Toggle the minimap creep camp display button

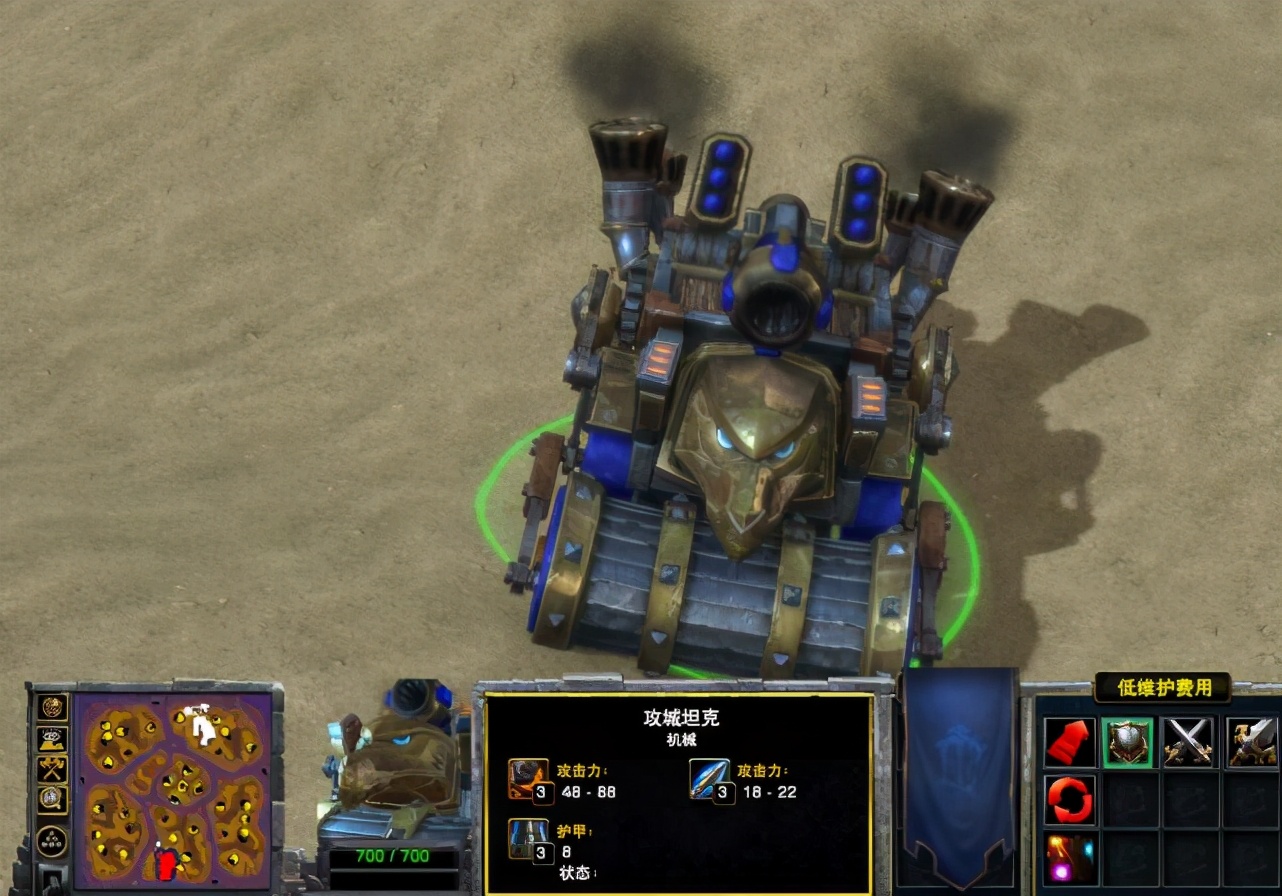[x=52, y=799]
